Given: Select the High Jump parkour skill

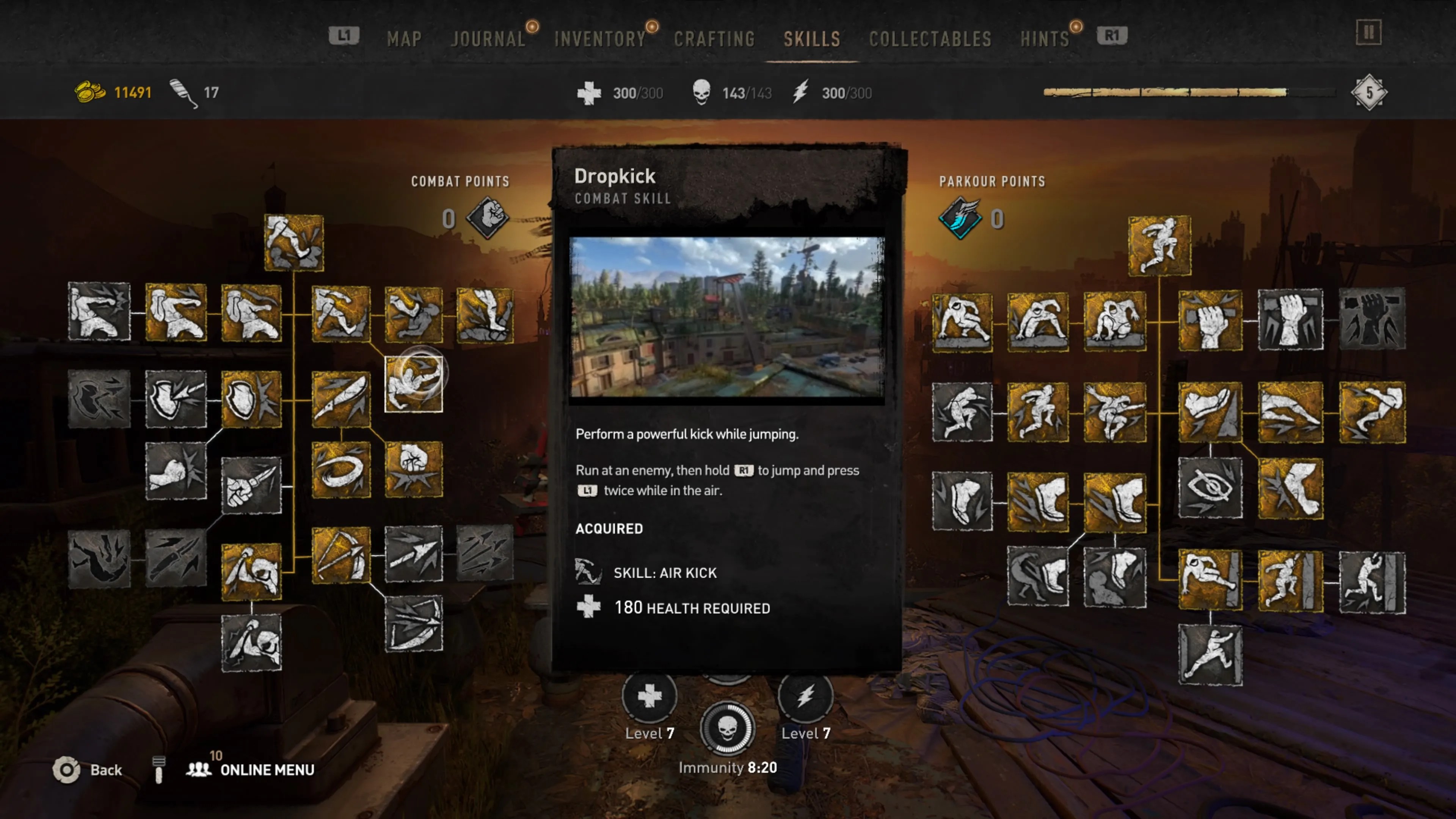Looking at the screenshot, I should click(1159, 246).
